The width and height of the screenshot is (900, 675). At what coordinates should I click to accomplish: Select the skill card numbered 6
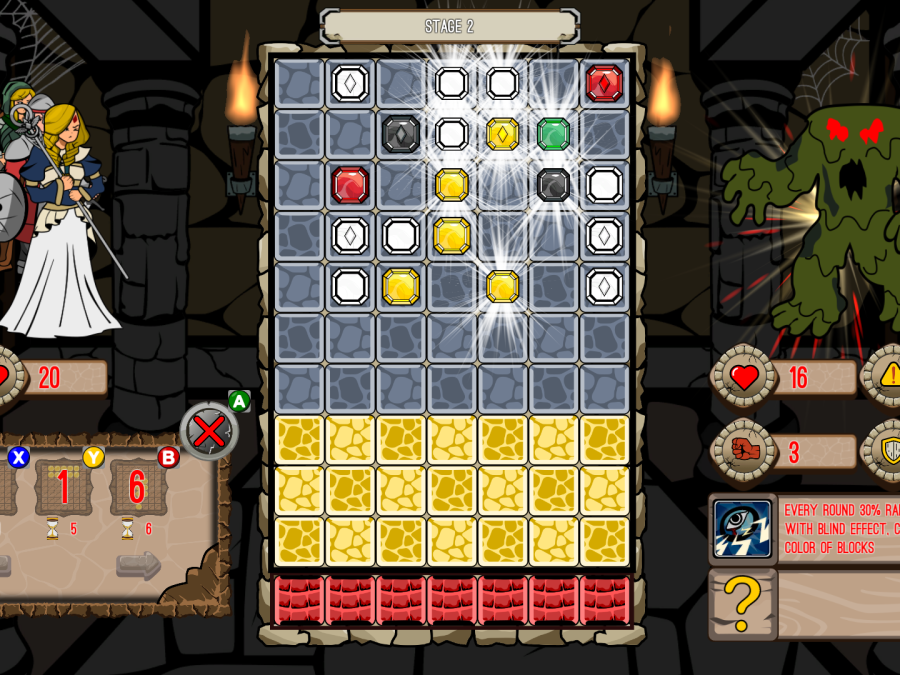tap(137, 487)
